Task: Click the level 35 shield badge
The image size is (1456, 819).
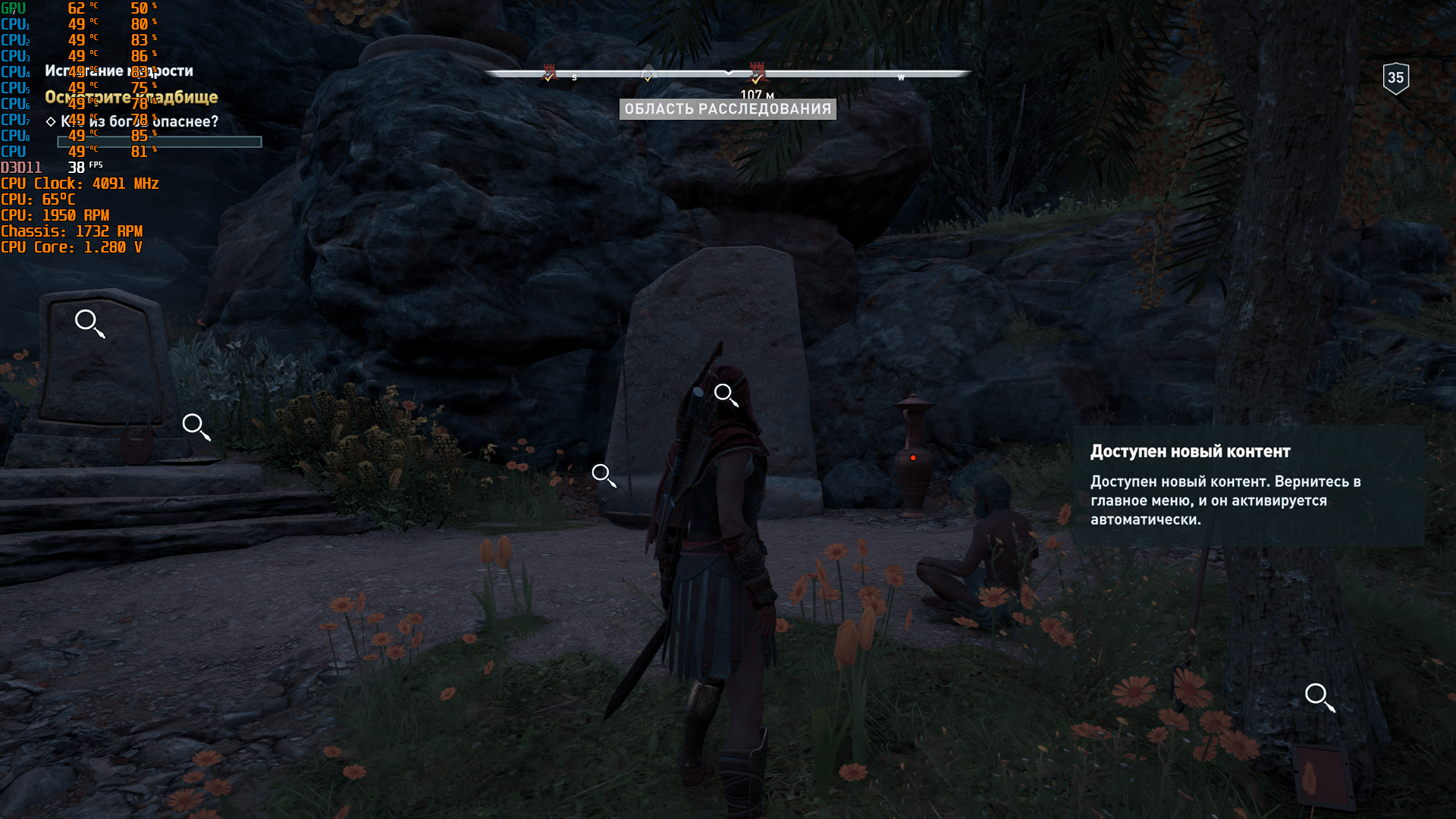Action: (x=1395, y=78)
